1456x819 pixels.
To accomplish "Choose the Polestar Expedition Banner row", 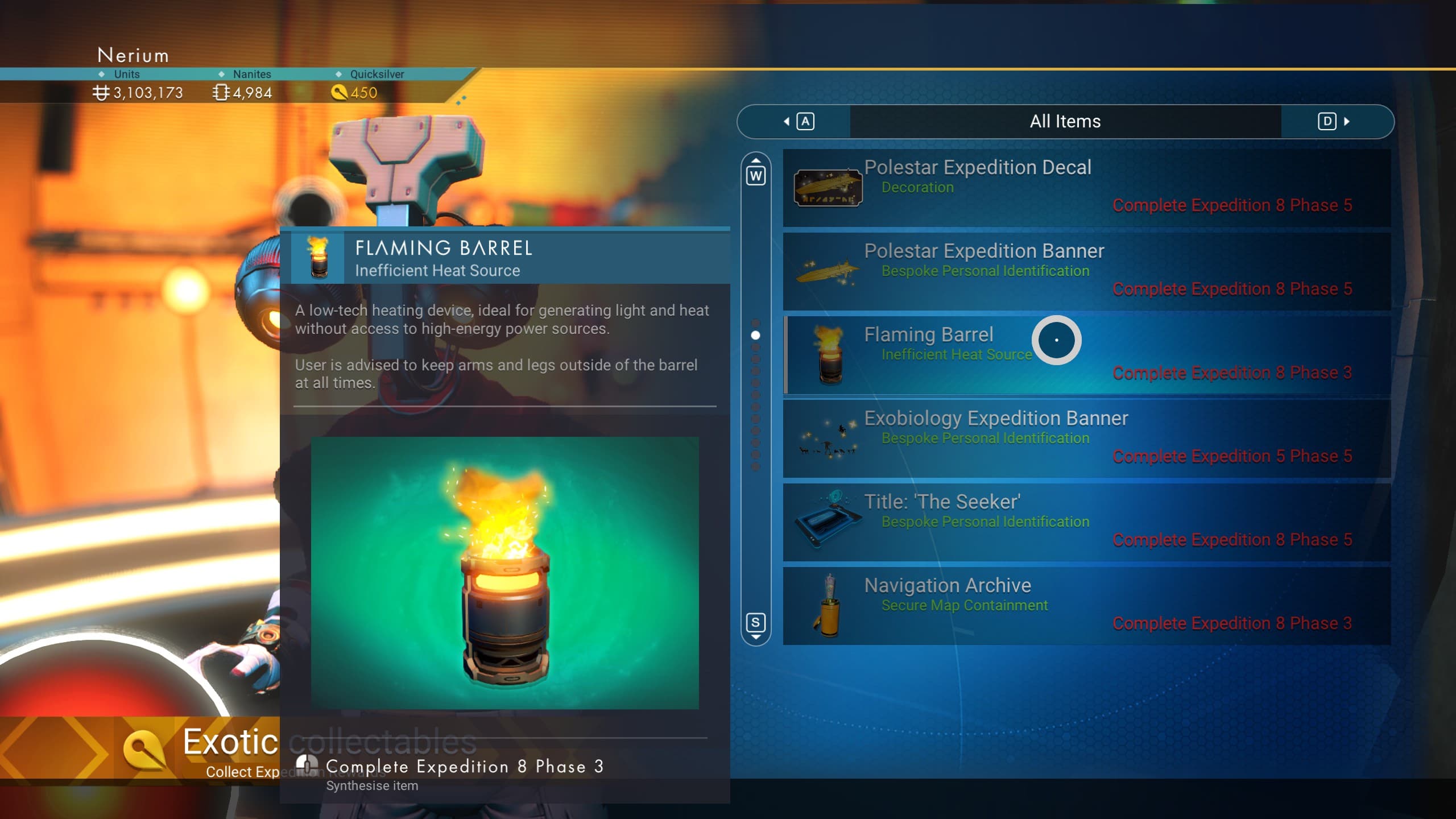I will point(1086,271).
